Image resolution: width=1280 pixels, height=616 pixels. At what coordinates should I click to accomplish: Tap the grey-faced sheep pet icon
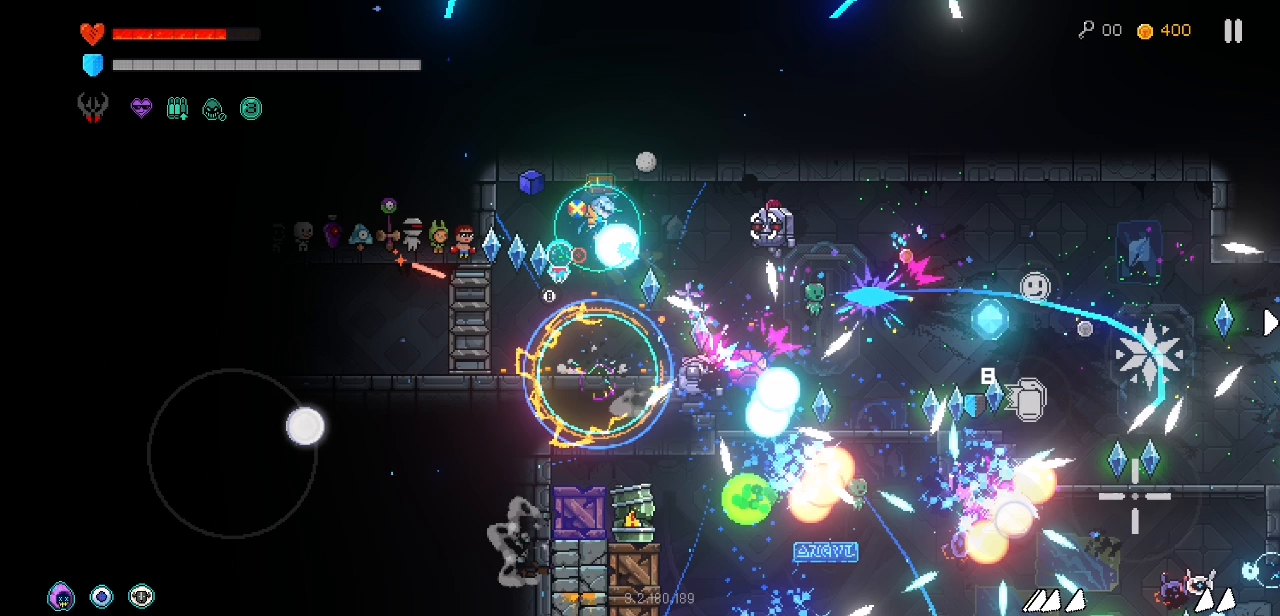tap(141, 597)
